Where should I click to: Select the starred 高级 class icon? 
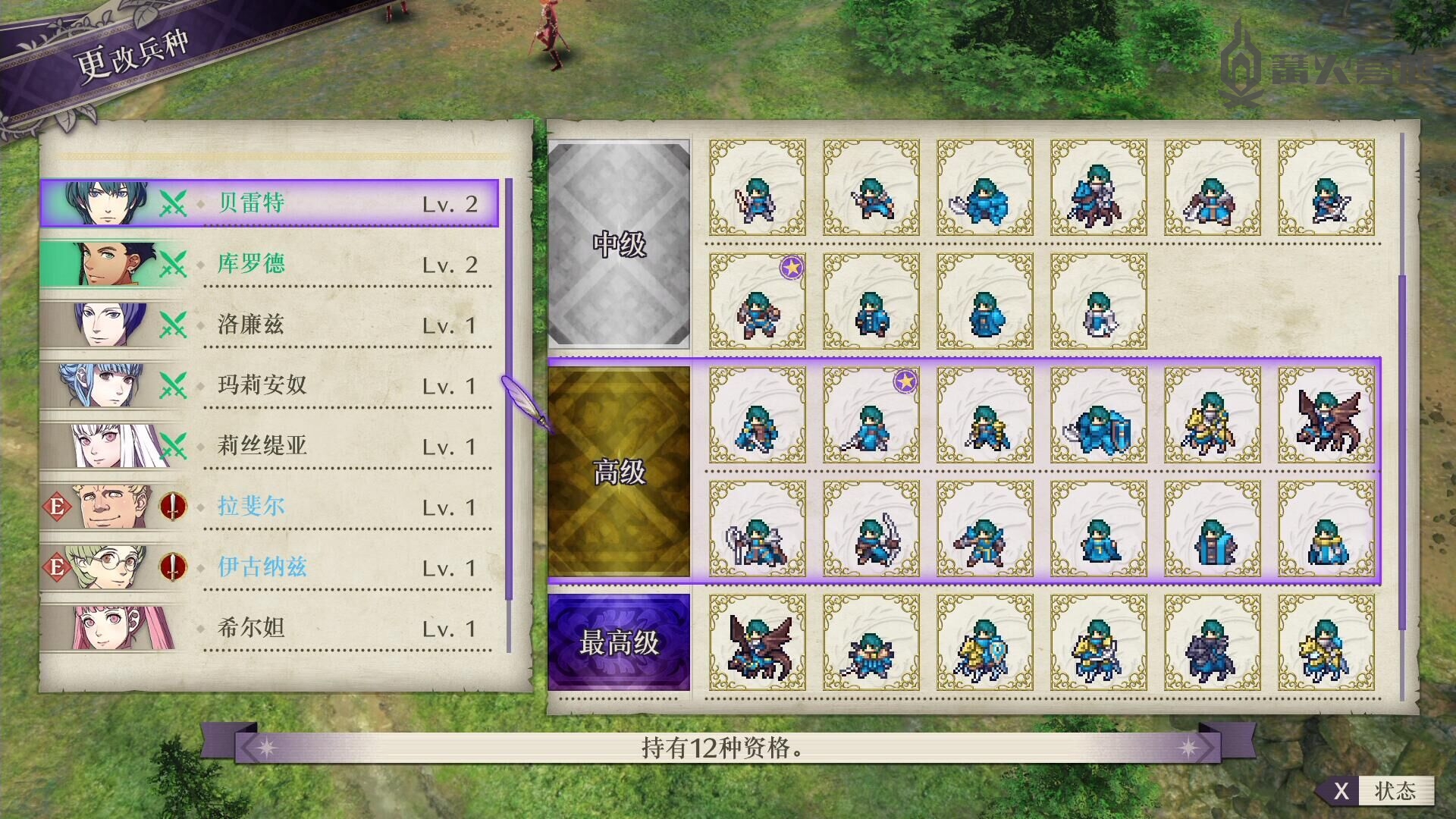point(871,416)
